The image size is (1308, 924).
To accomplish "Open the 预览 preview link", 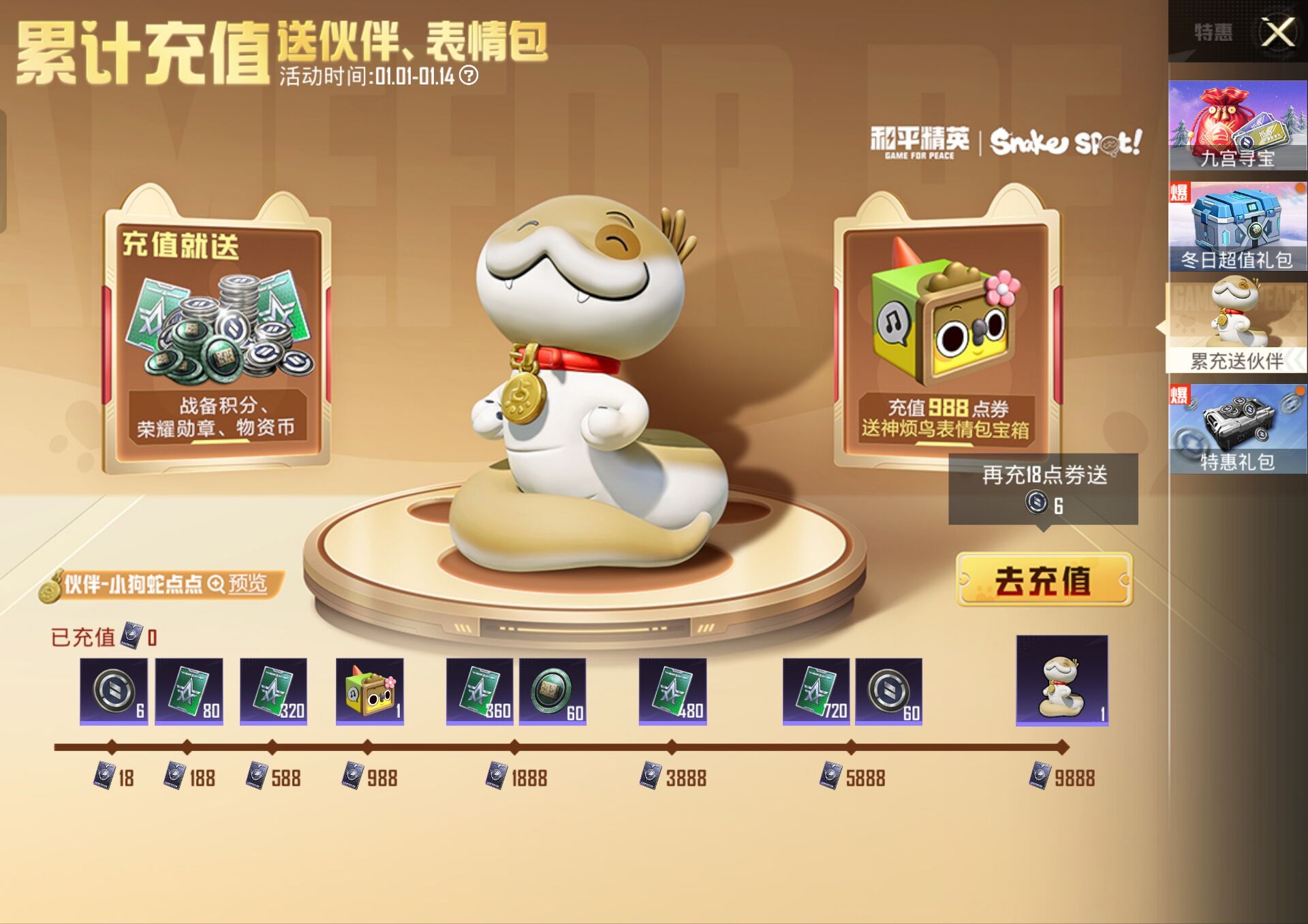I will [x=249, y=584].
